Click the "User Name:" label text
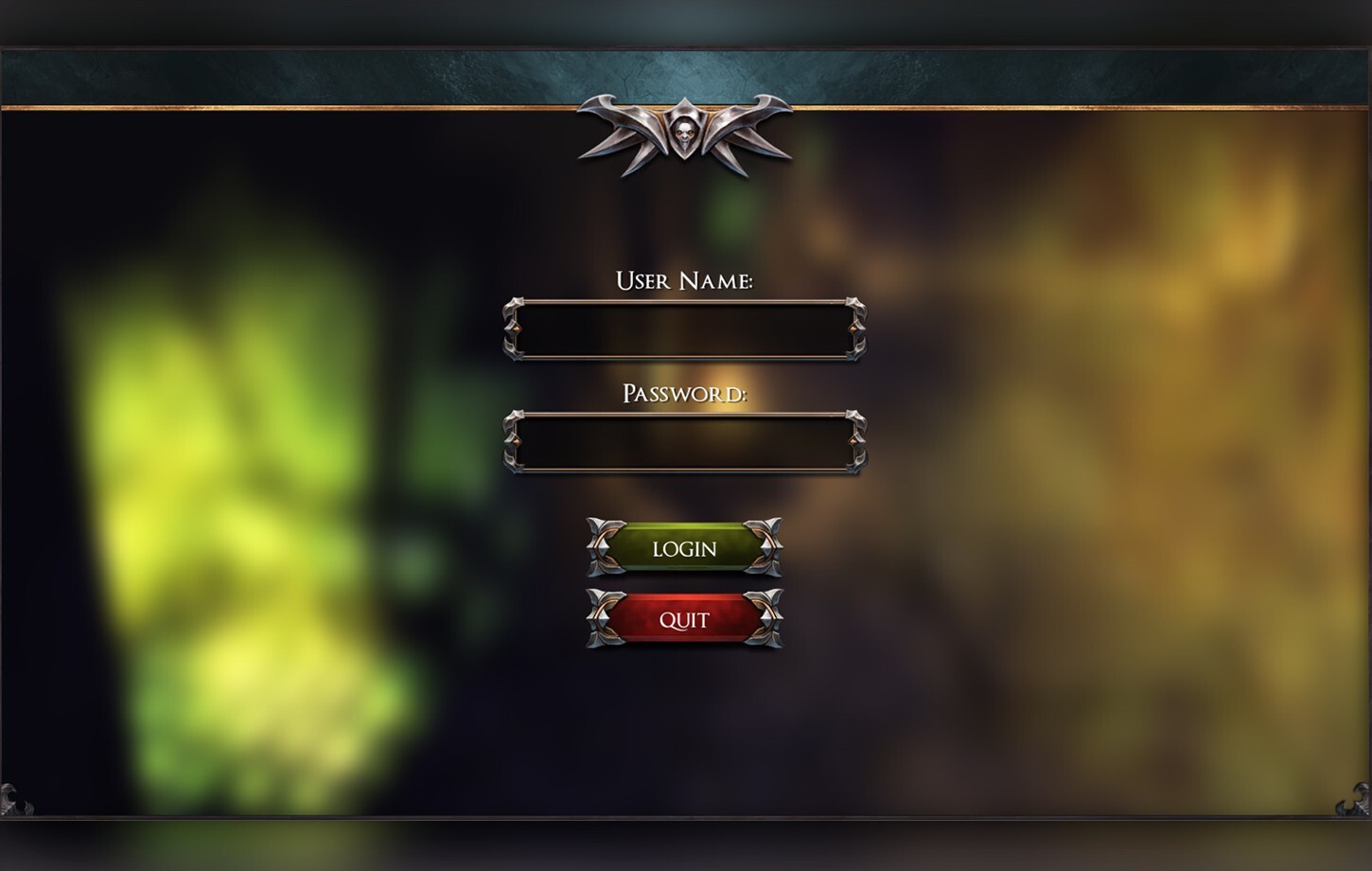This screenshot has width=1372, height=871. coord(686,280)
